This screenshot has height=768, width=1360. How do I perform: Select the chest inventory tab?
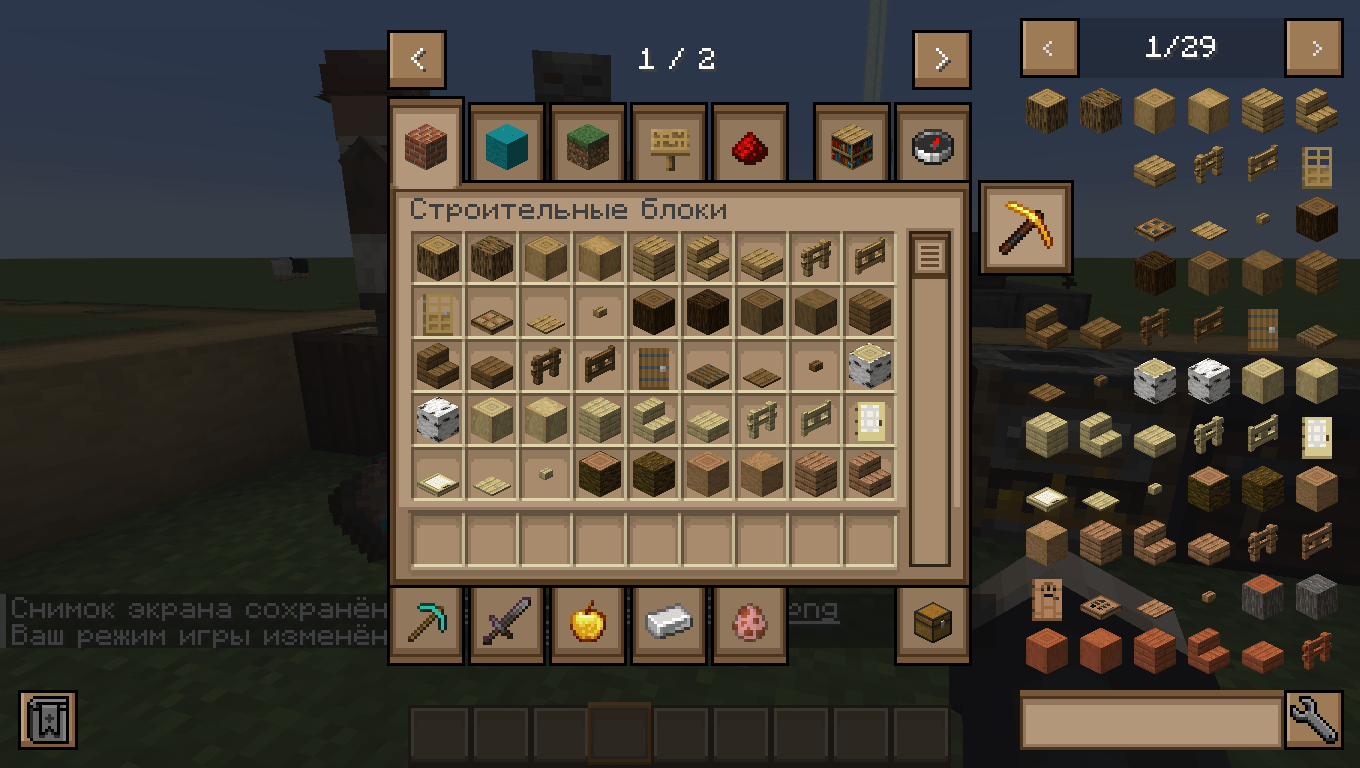coord(931,622)
